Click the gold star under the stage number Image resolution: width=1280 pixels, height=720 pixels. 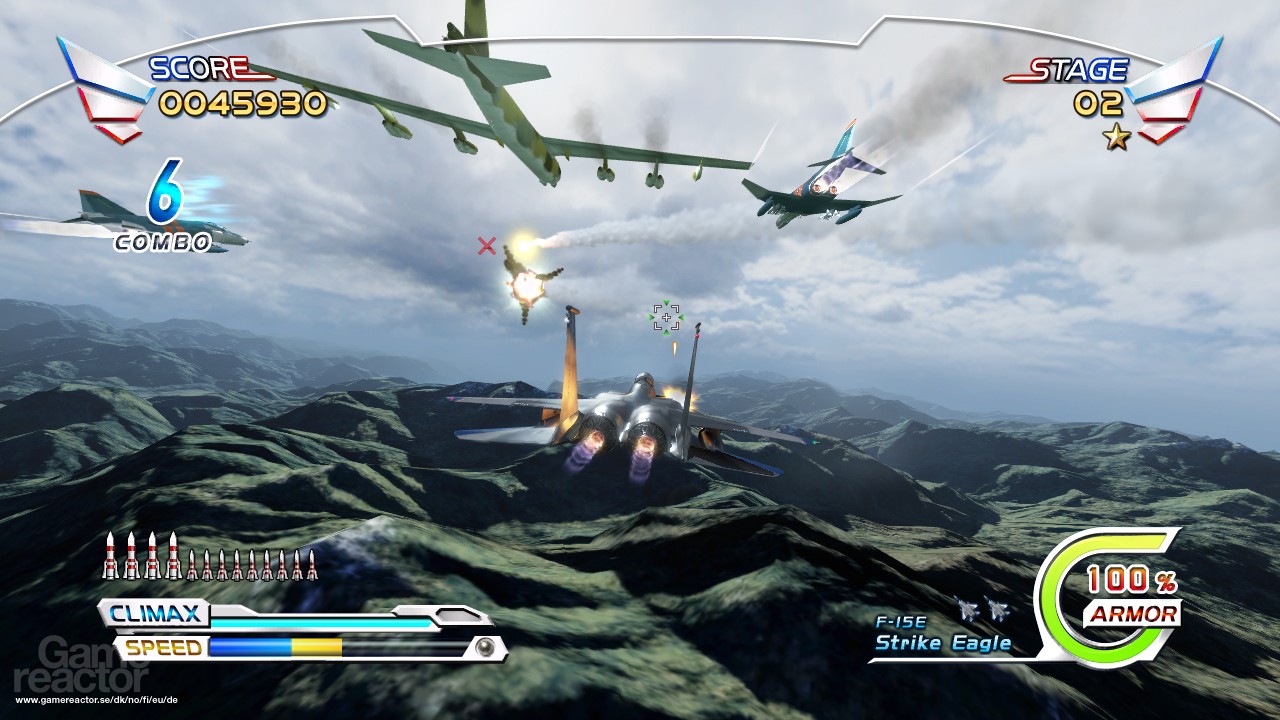coord(1117,138)
